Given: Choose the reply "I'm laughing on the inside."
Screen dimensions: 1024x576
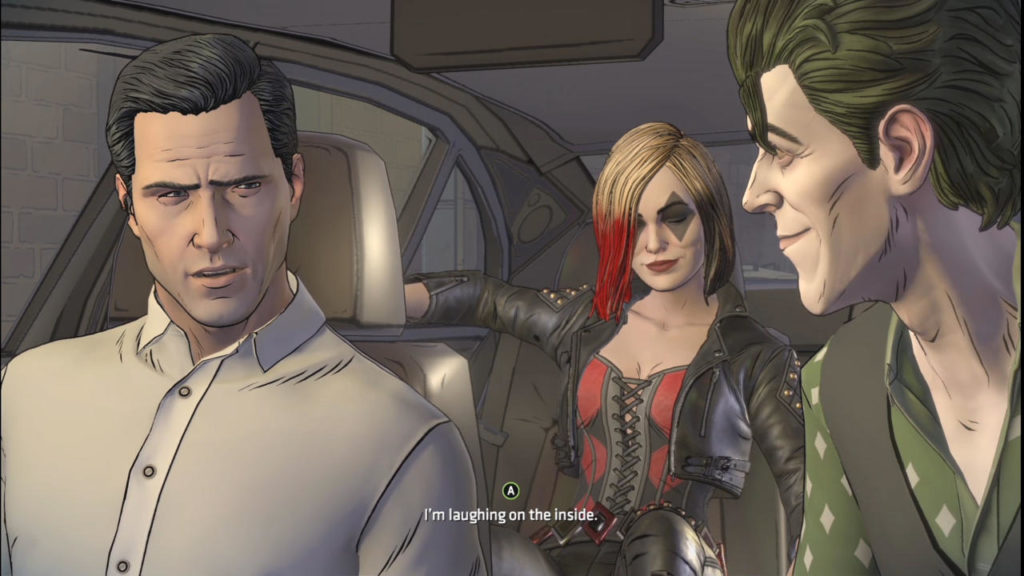Looking at the screenshot, I should pos(511,515).
